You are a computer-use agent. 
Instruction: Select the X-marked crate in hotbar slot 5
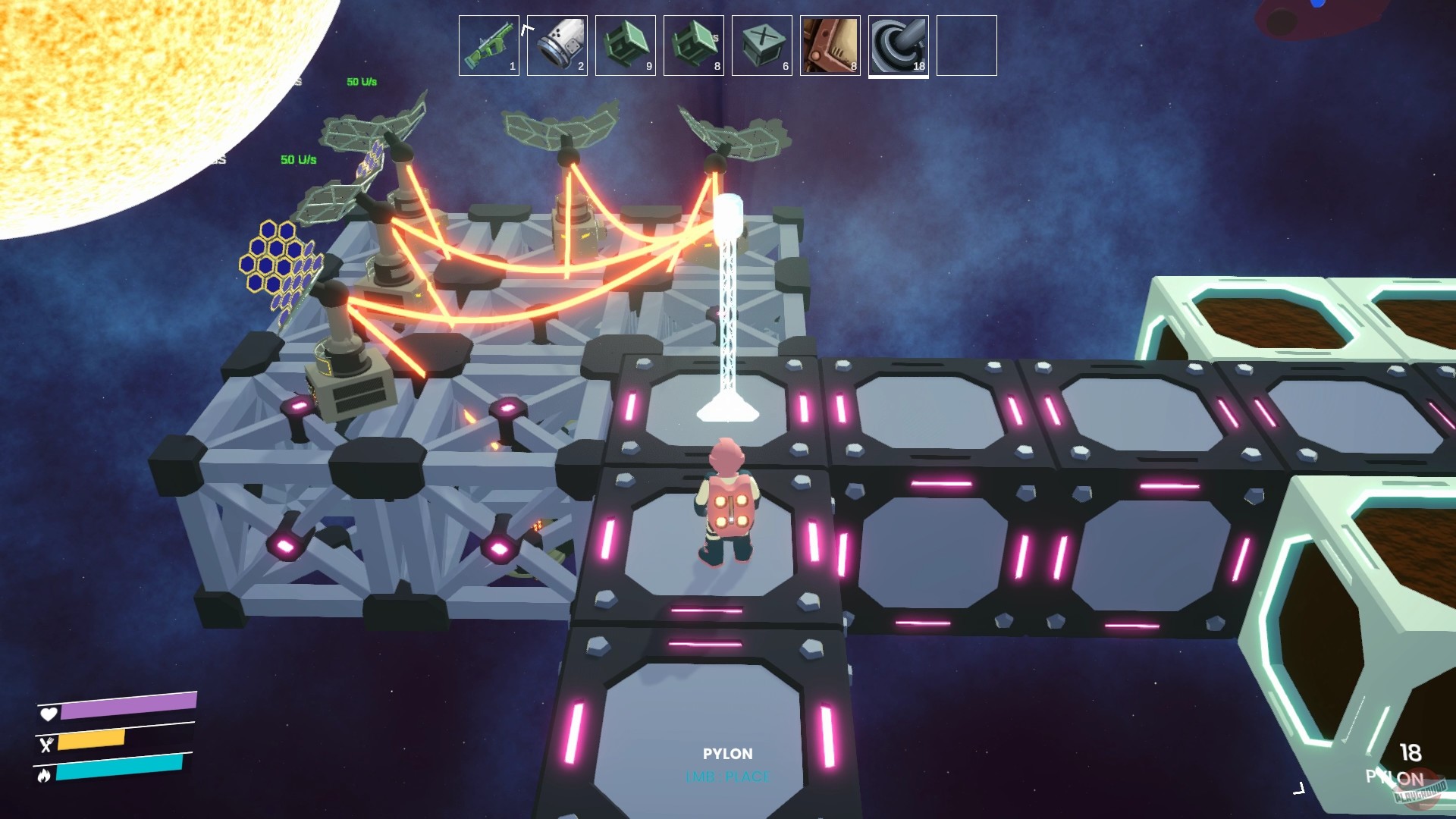[x=761, y=45]
